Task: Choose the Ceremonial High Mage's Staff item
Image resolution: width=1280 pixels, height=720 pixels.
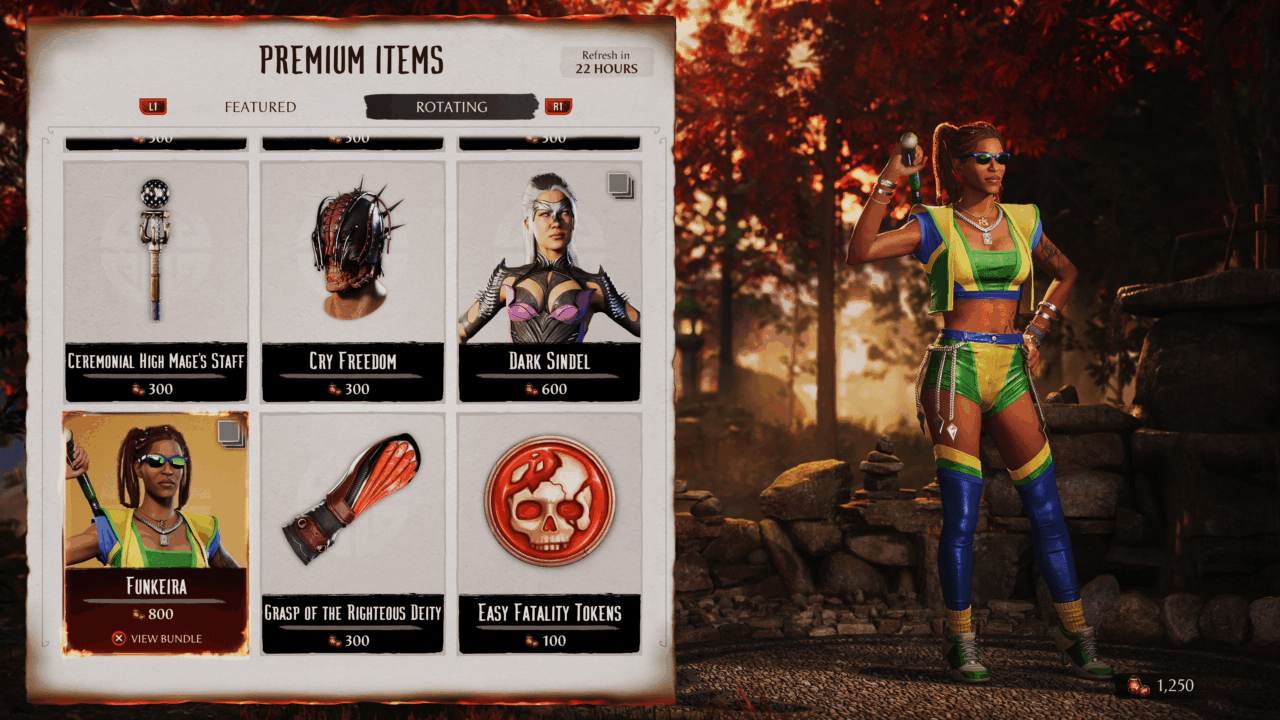Action: pos(155,281)
